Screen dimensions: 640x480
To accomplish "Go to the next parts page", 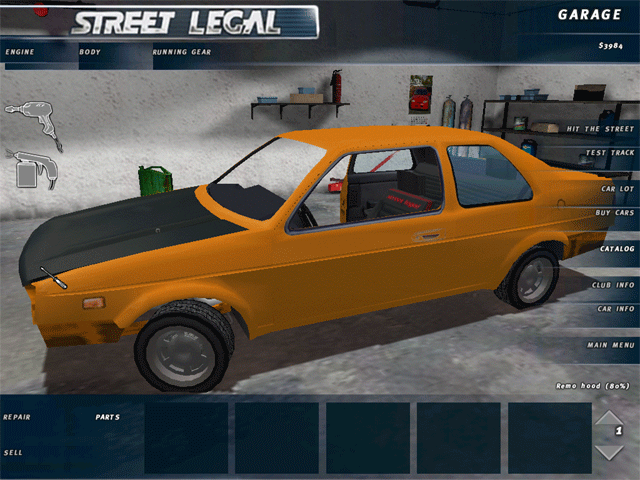I will coord(609,452).
